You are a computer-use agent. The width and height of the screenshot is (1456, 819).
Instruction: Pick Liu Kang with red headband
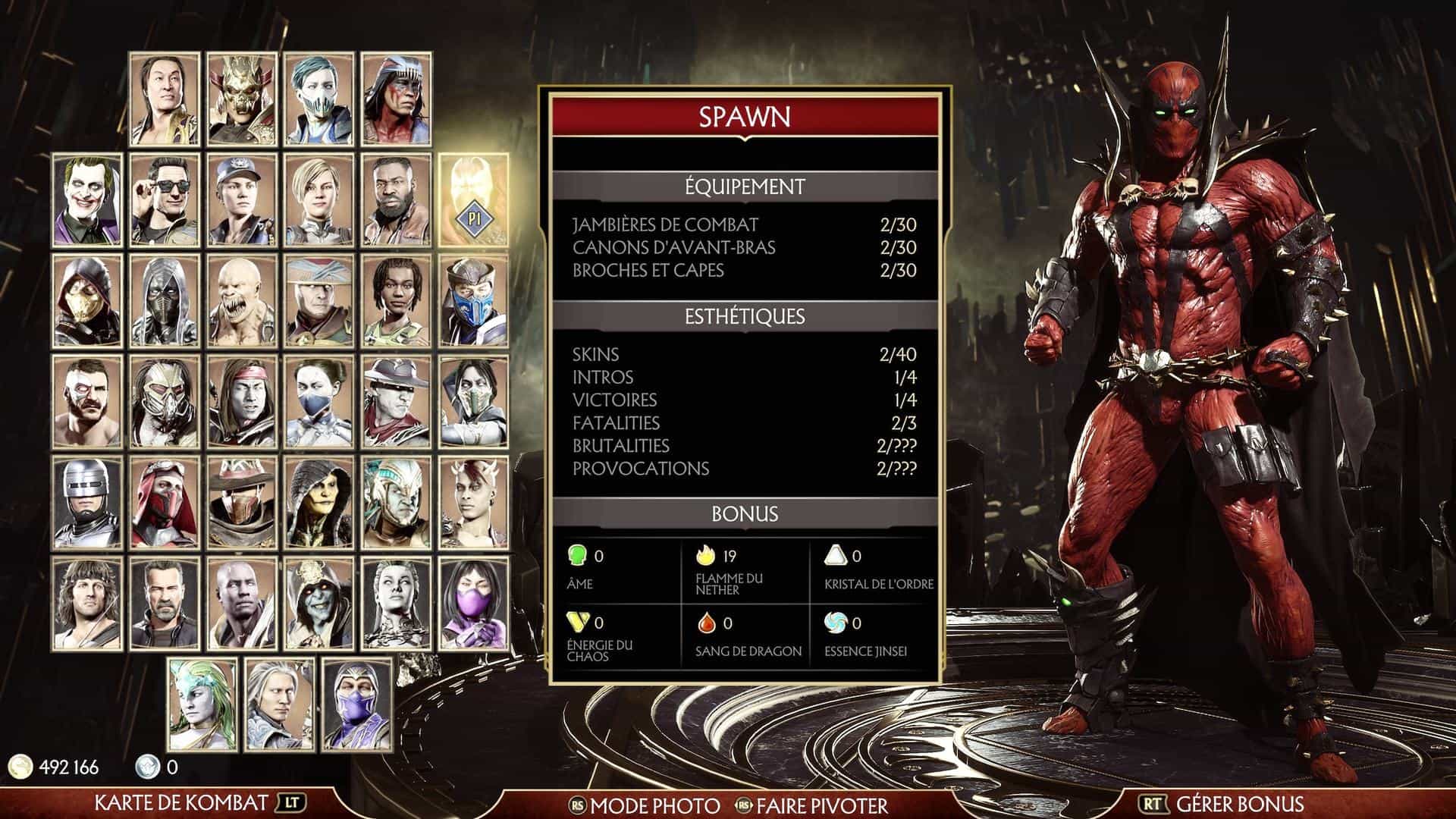[242, 402]
